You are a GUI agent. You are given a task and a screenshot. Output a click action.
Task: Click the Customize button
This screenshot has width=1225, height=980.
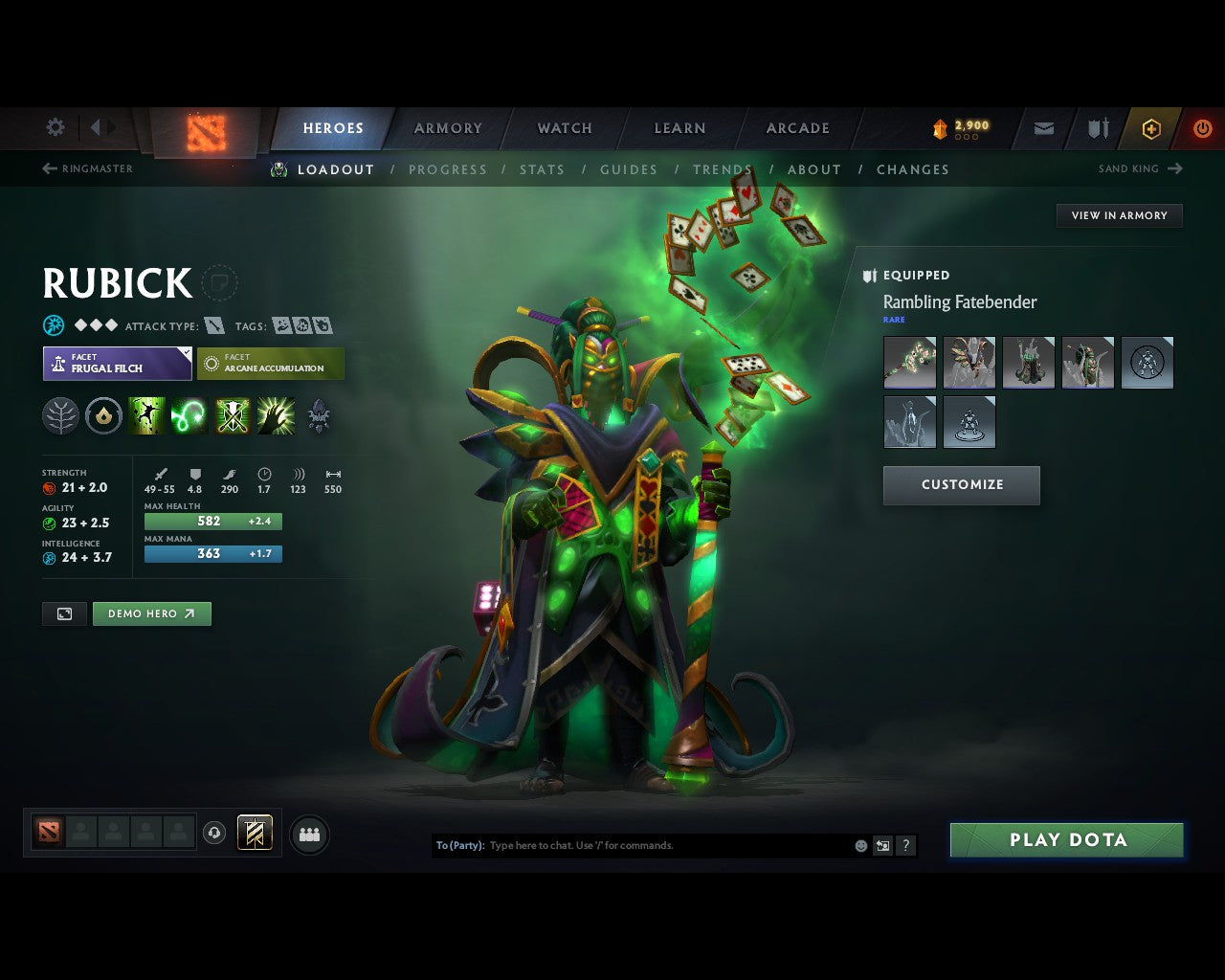click(x=961, y=485)
